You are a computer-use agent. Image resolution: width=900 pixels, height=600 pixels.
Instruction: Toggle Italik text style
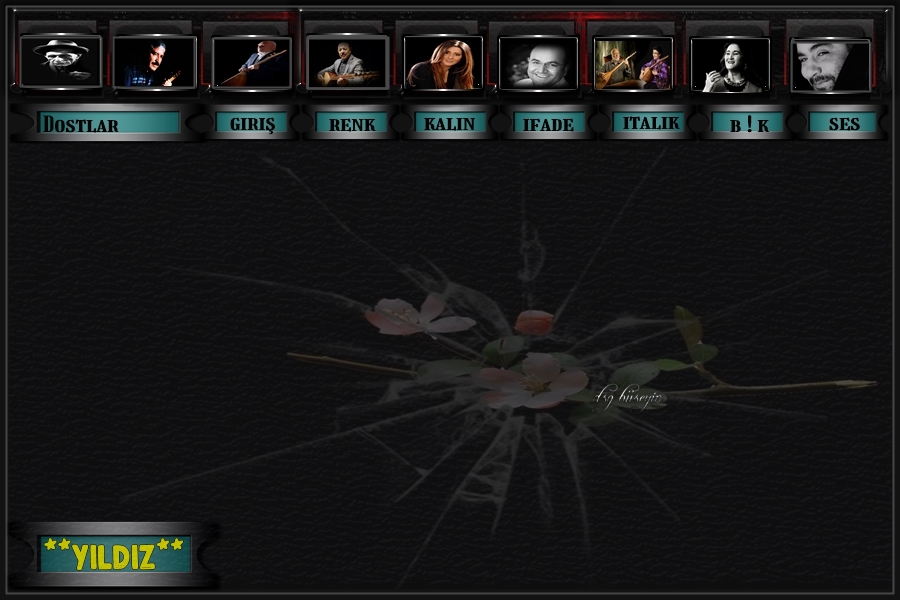[x=650, y=123]
